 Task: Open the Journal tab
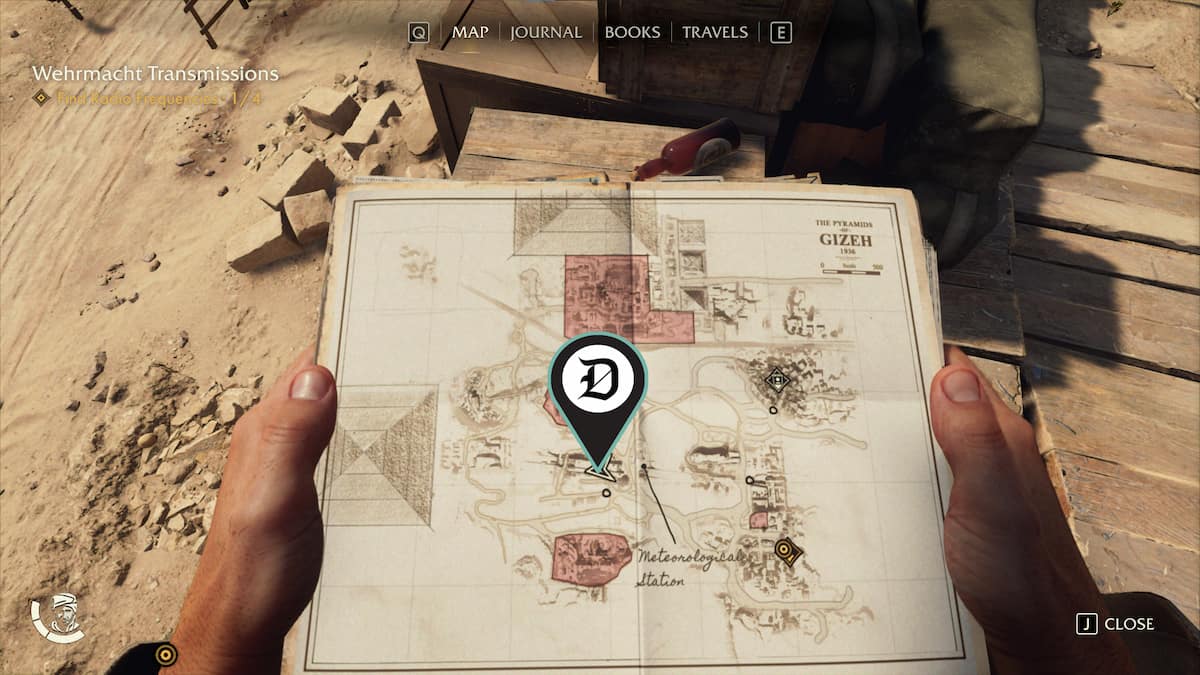point(545,32)
